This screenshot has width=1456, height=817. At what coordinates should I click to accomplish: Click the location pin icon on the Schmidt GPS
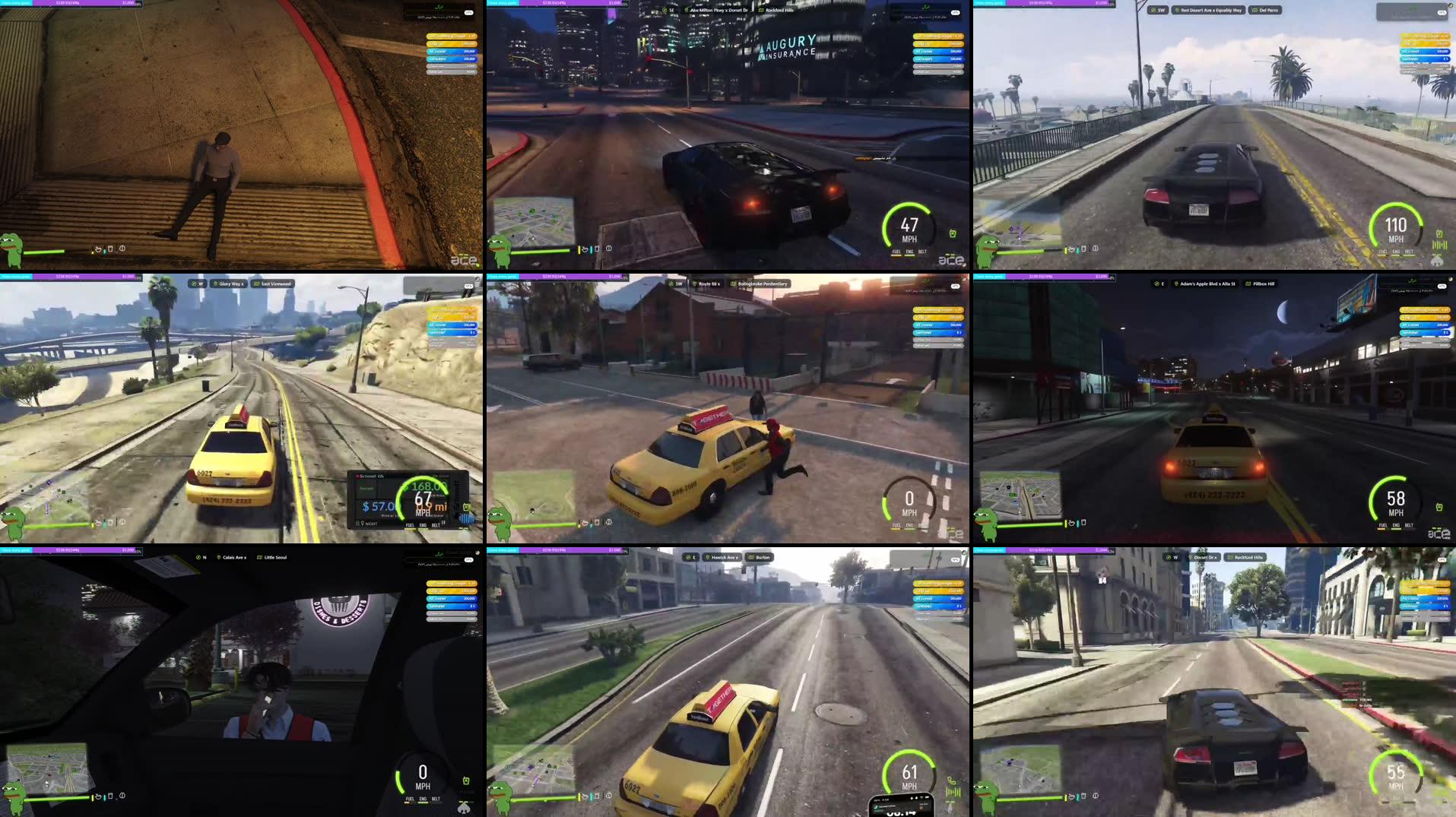point(363,524)
